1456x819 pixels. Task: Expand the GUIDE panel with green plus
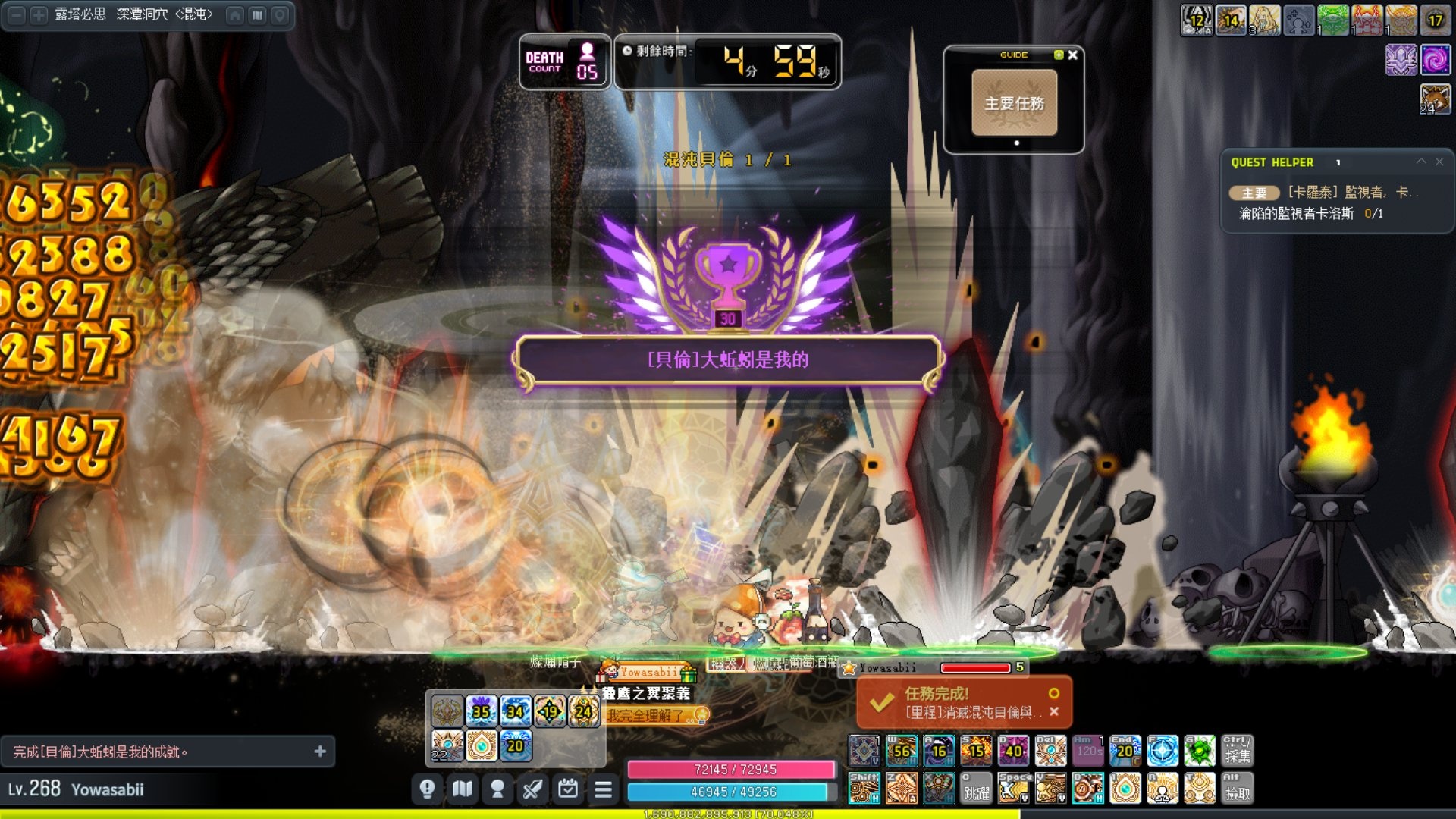point(1059,55)
